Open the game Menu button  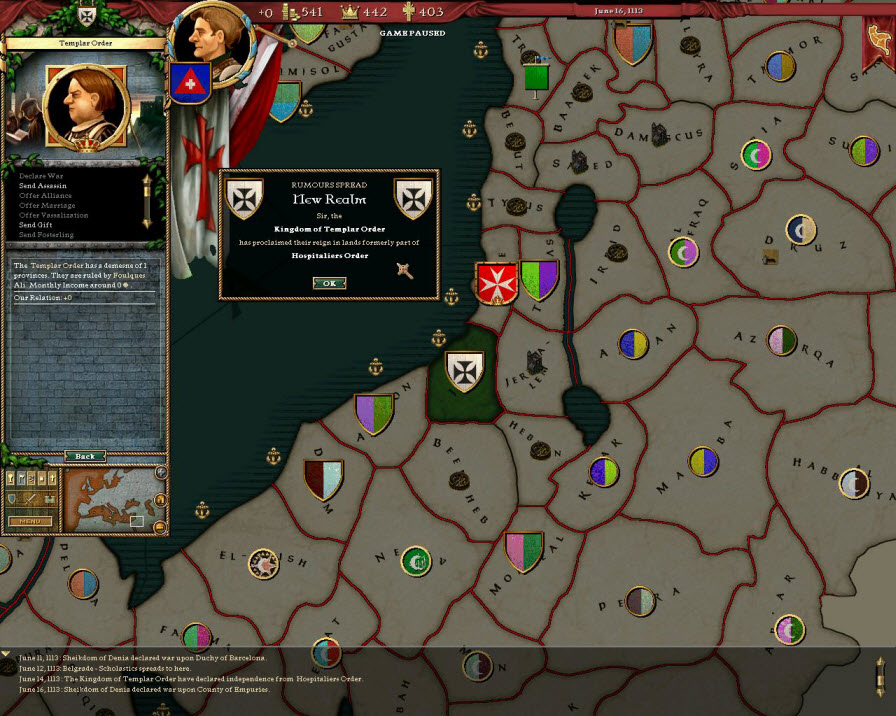pyautogui.click(x=30, y=521)
